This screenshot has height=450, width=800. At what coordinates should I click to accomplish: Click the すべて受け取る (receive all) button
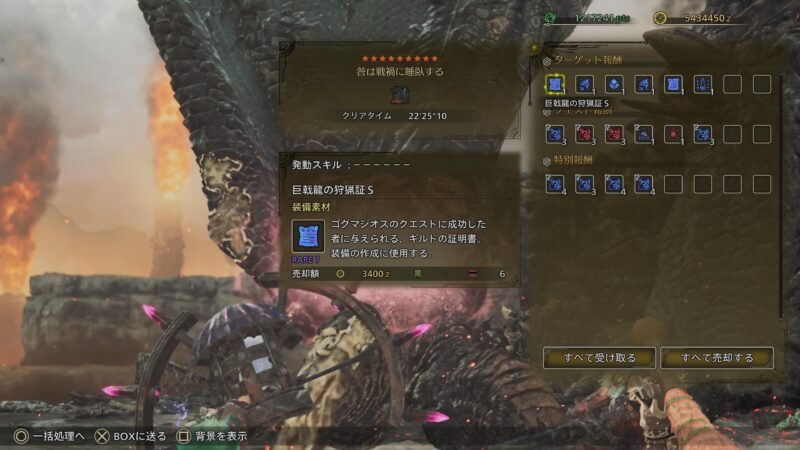(x=599, y=357)
